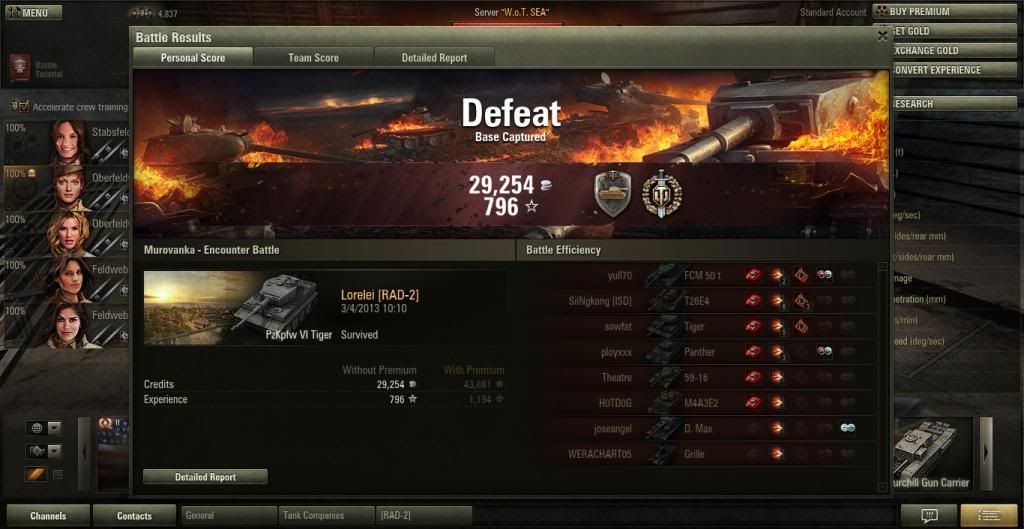Select the Personal Score tab

193,58
